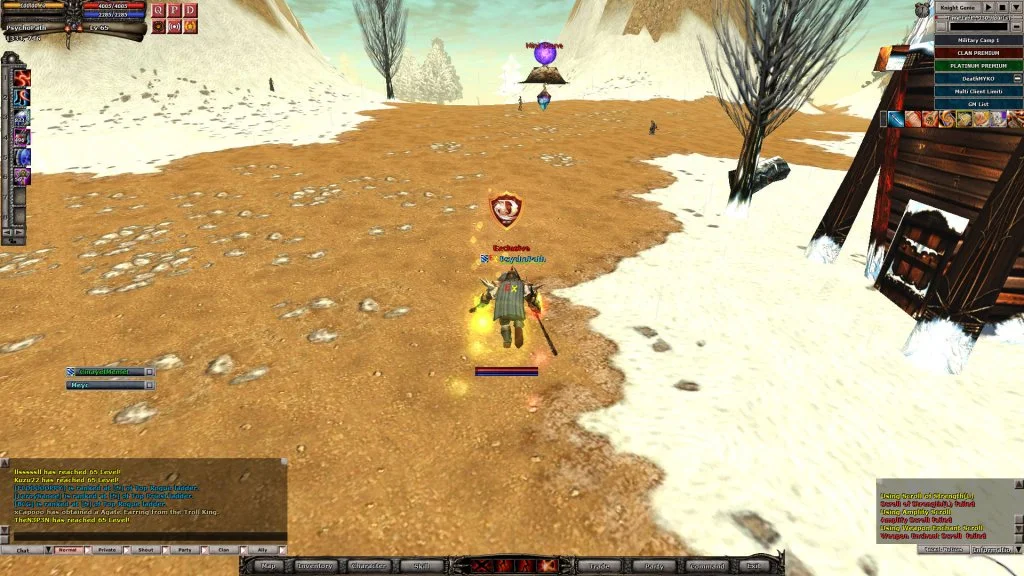Viewport: 1024px width, 576px height.
Task: Choose the Normal chat mode
Action: 68,550
